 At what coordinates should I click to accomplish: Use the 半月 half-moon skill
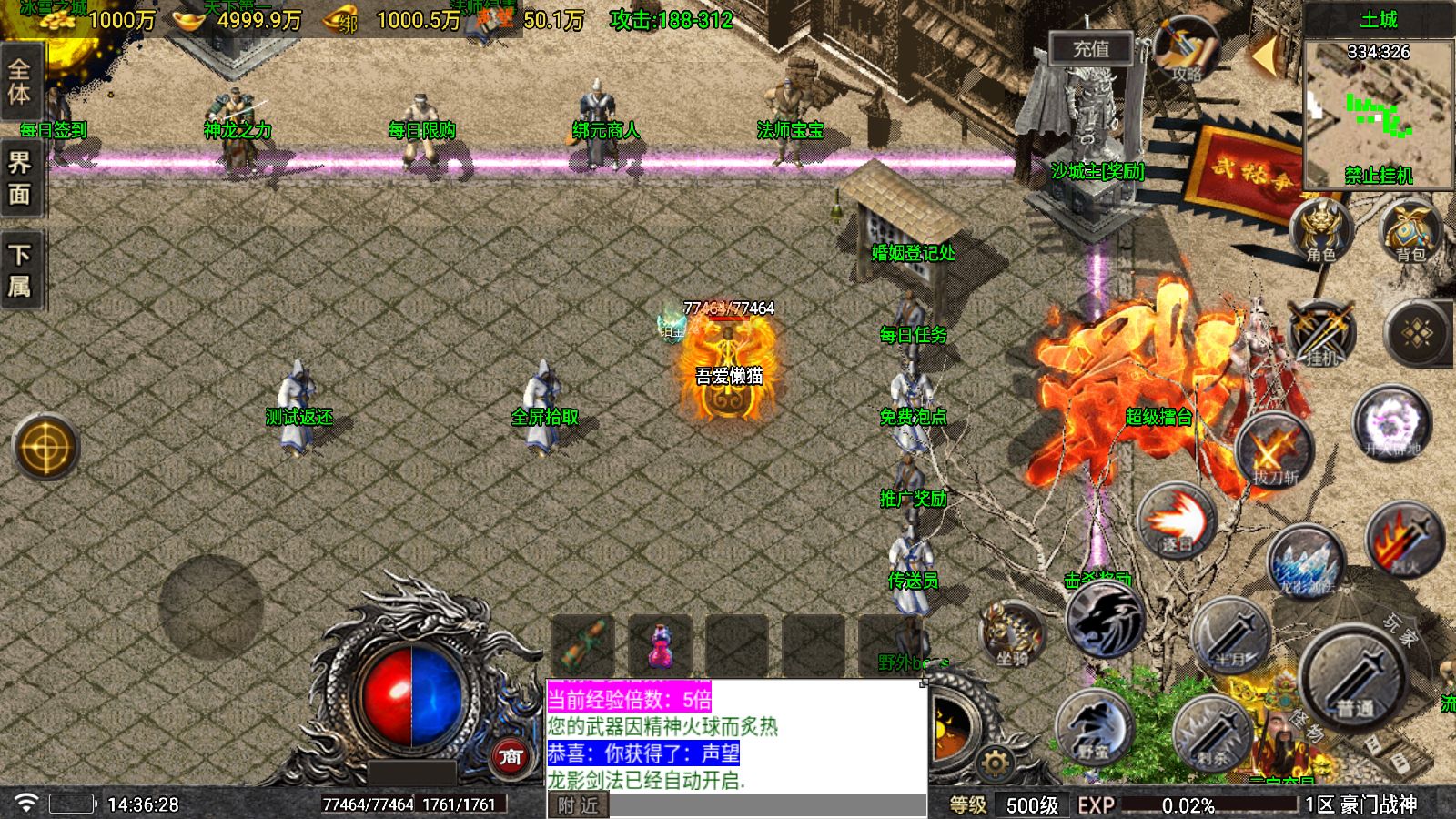pyautogui.click(x=1230, y=634)
